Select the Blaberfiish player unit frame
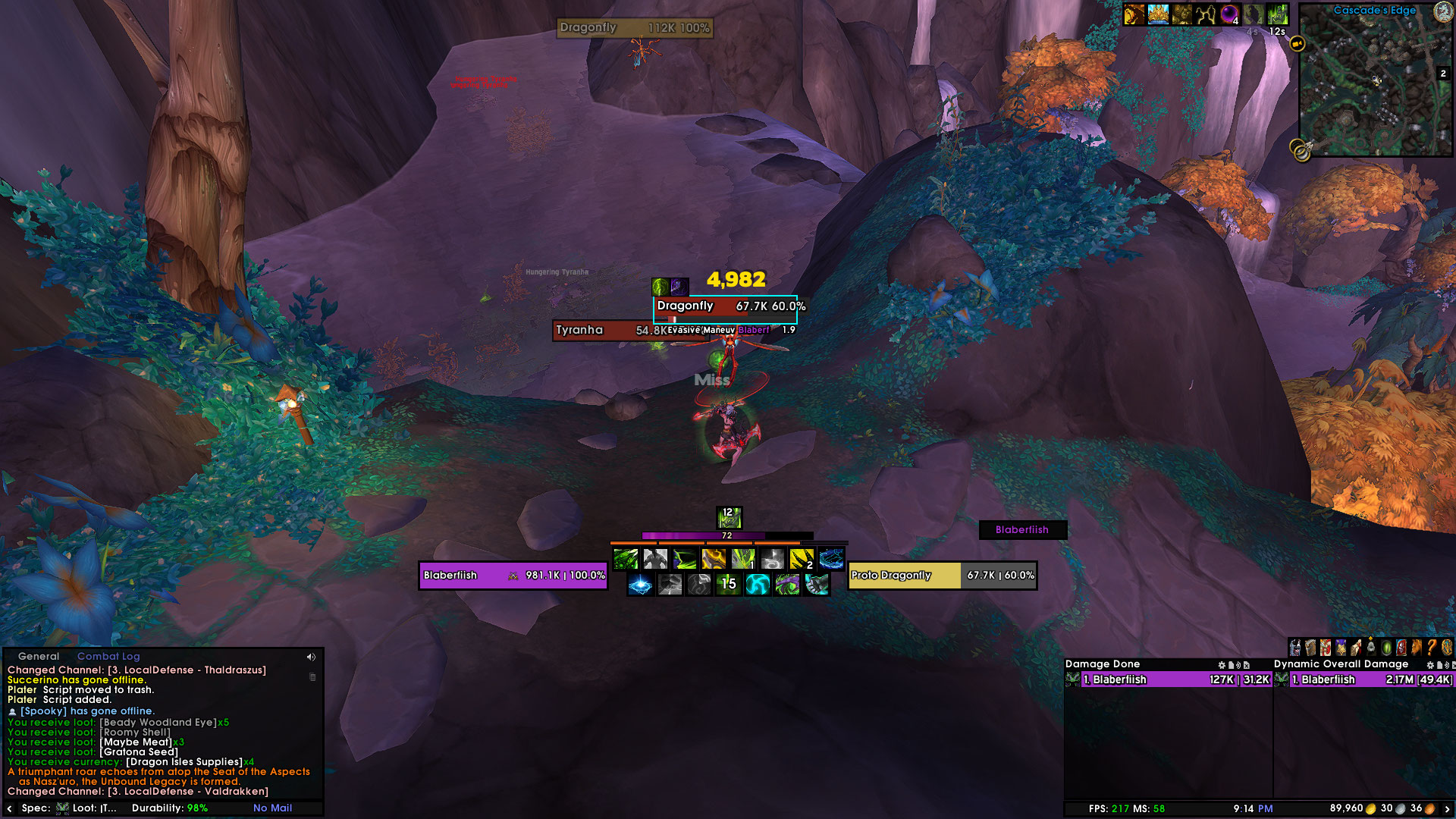 coord(513,576)
